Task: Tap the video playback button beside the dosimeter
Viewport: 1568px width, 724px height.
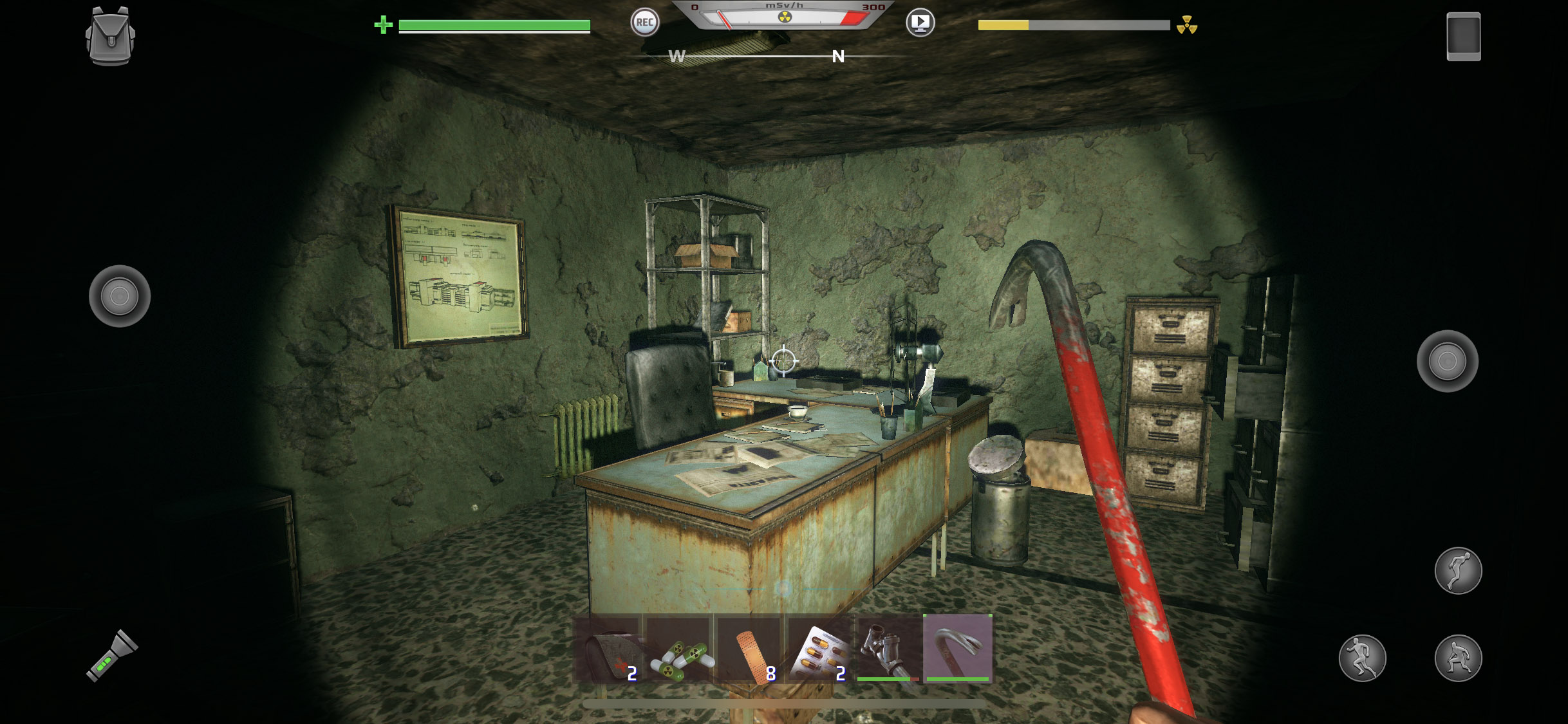Action: pos(920,23)
